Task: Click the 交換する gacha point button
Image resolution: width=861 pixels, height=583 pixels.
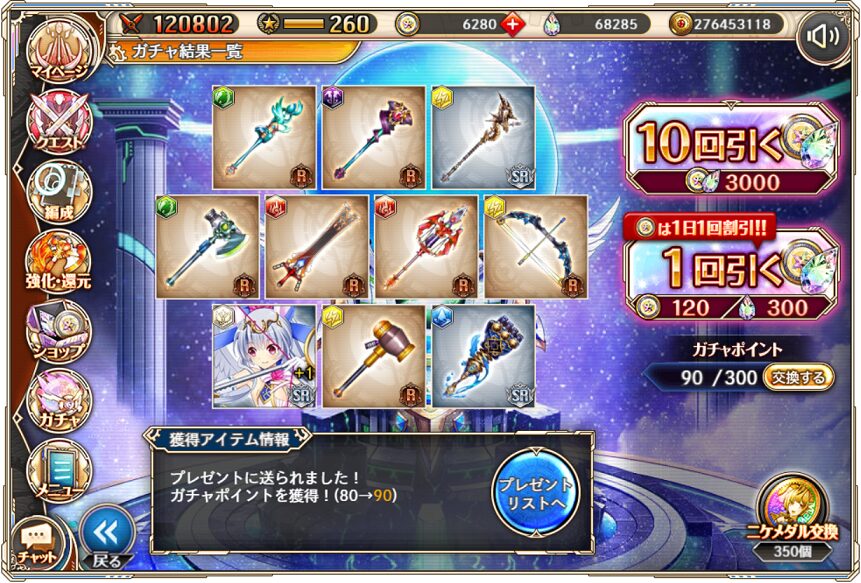Action: coord(799,378)
